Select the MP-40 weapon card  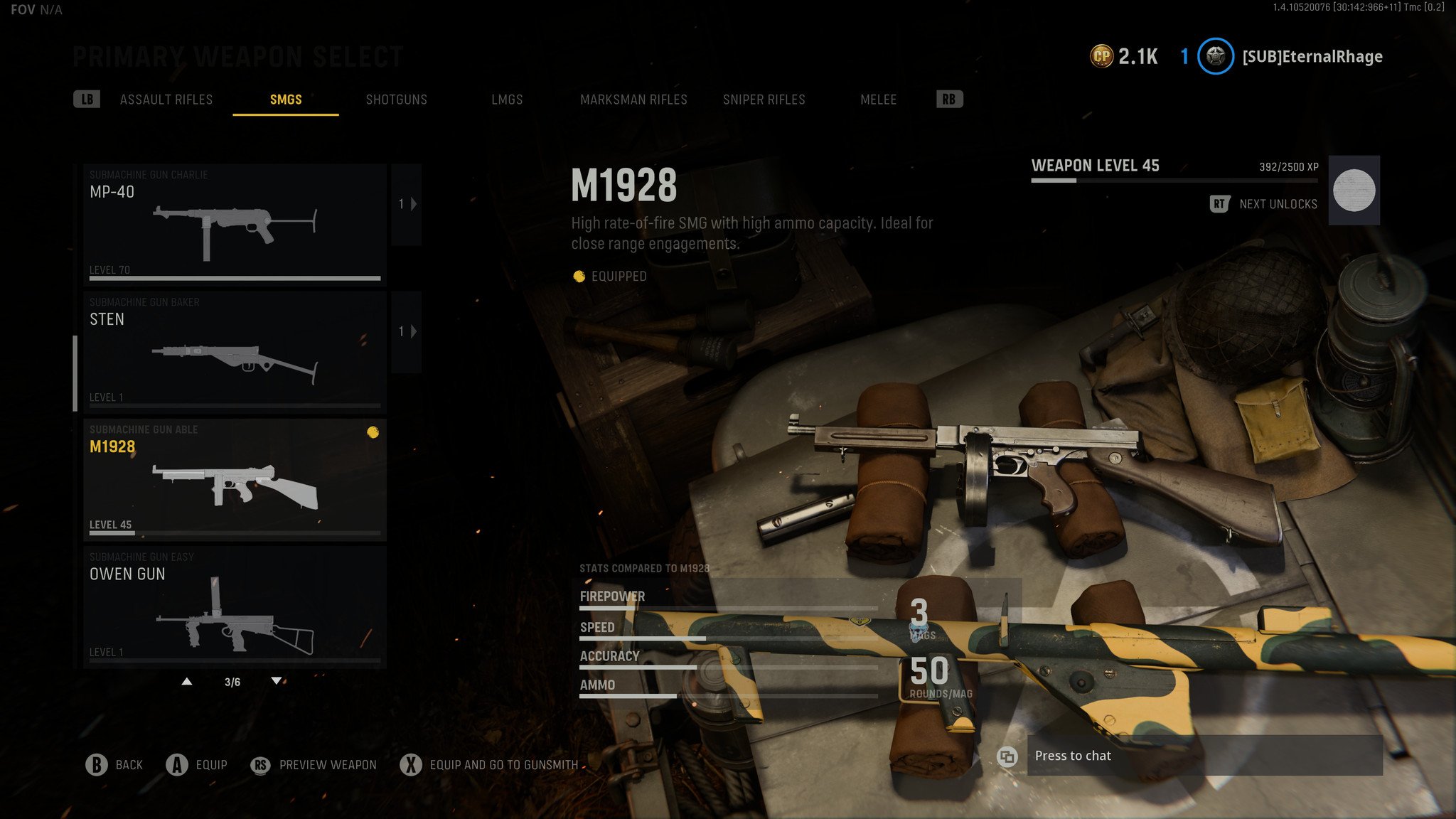pyautogui.click(x=235, y=224)
